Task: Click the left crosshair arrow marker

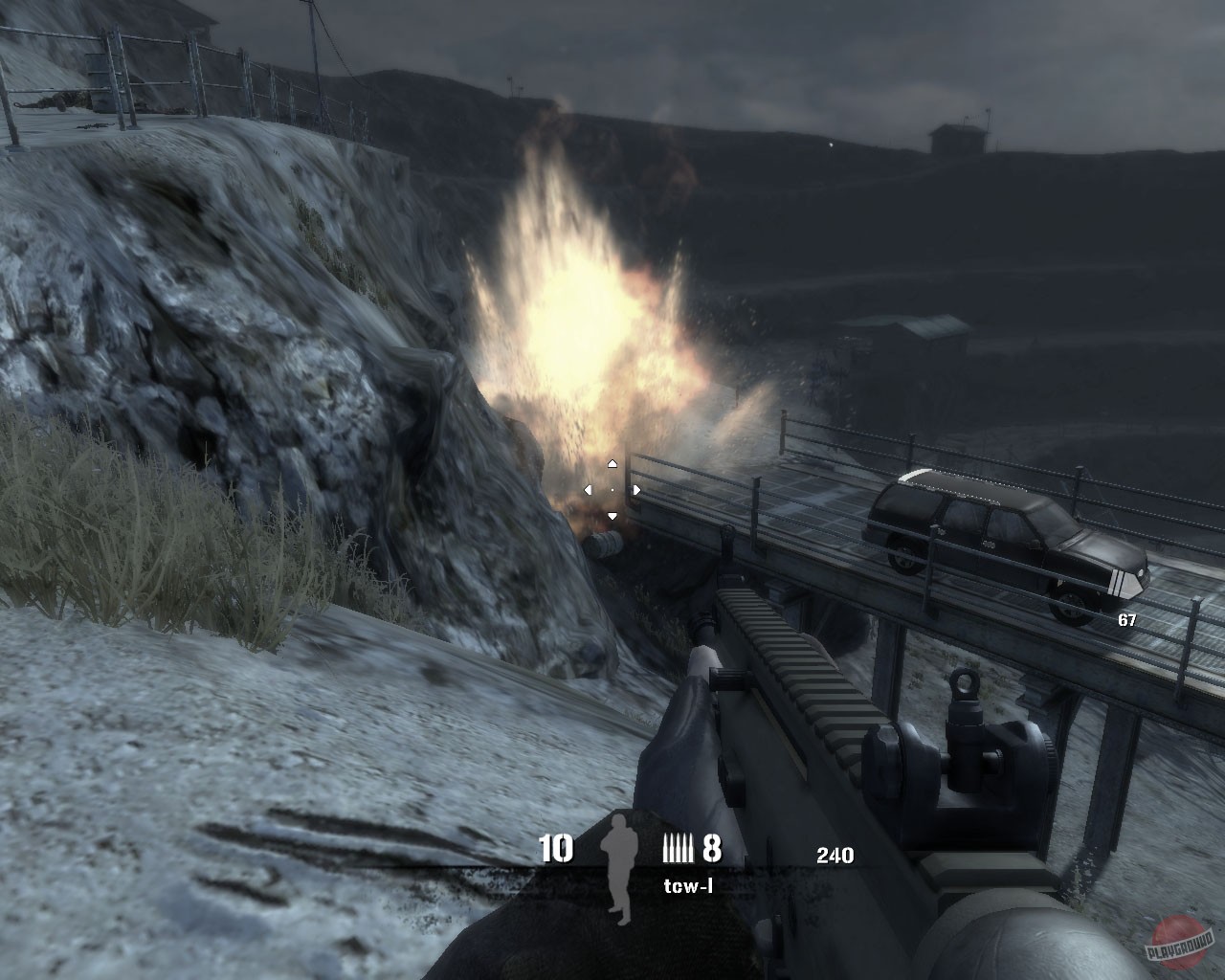Action: coord(587,488)
